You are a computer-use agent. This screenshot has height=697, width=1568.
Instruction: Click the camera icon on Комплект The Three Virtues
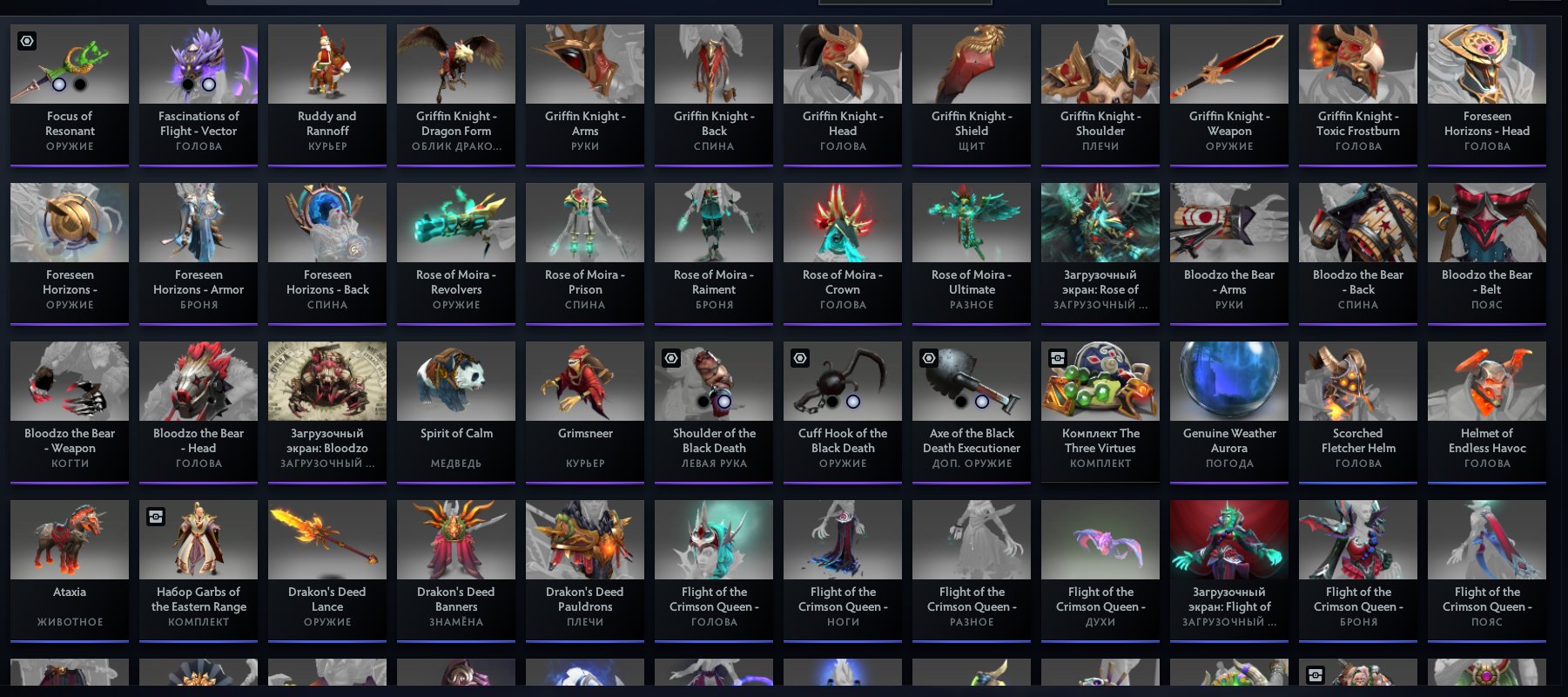pyautogui.click(x=1058, y=358)
